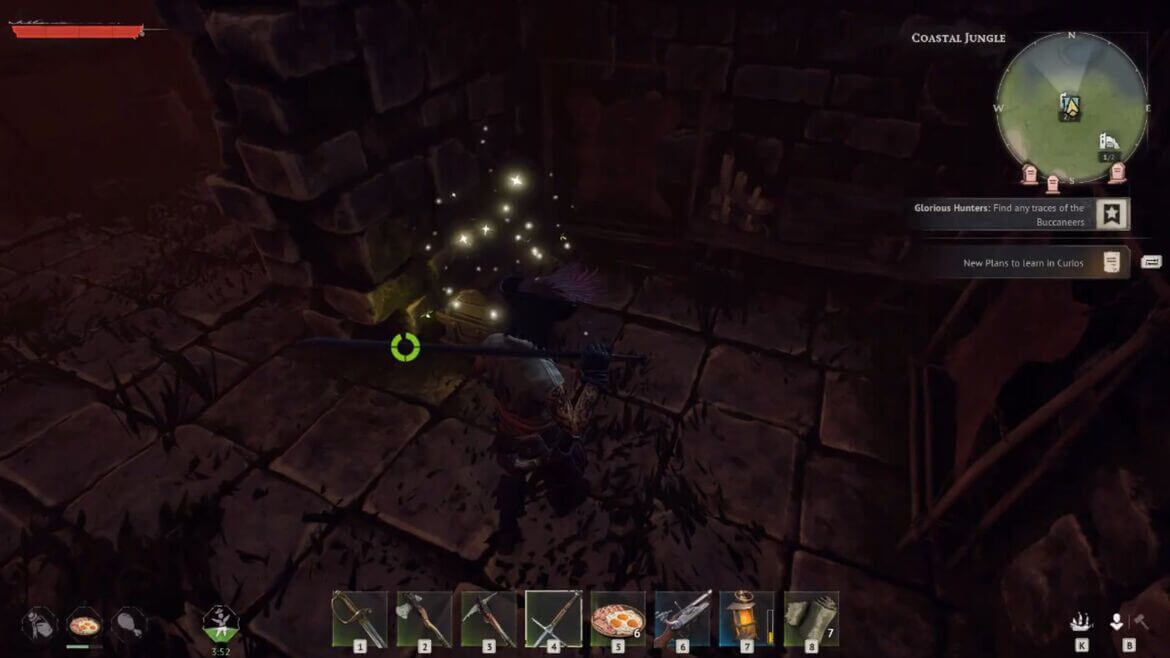1170x658 pixels.
Task: Click the ruins marker on the minimap
Action: (x=1109, y=143)
